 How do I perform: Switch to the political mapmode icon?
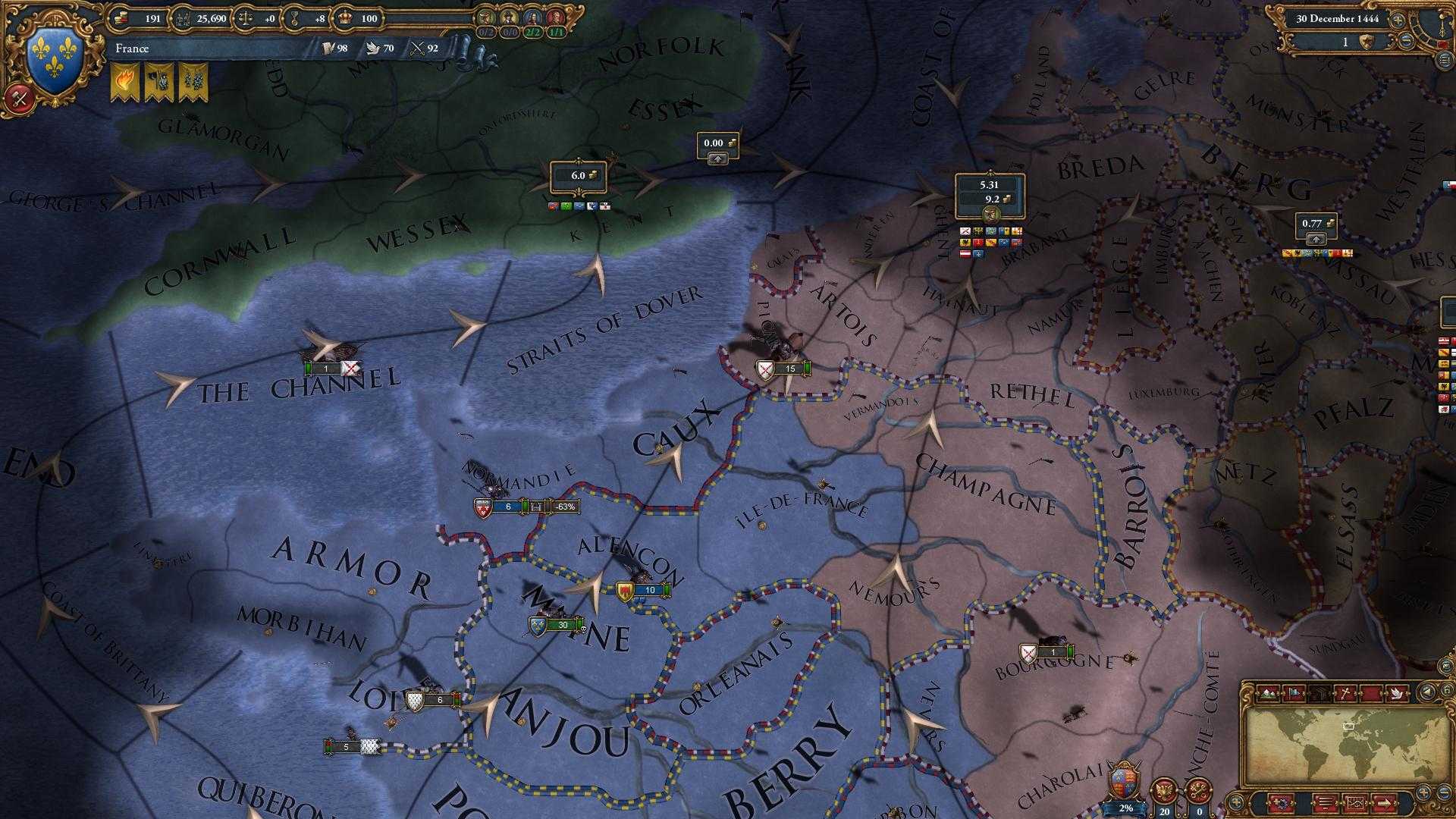click(x=1293, y=693)
